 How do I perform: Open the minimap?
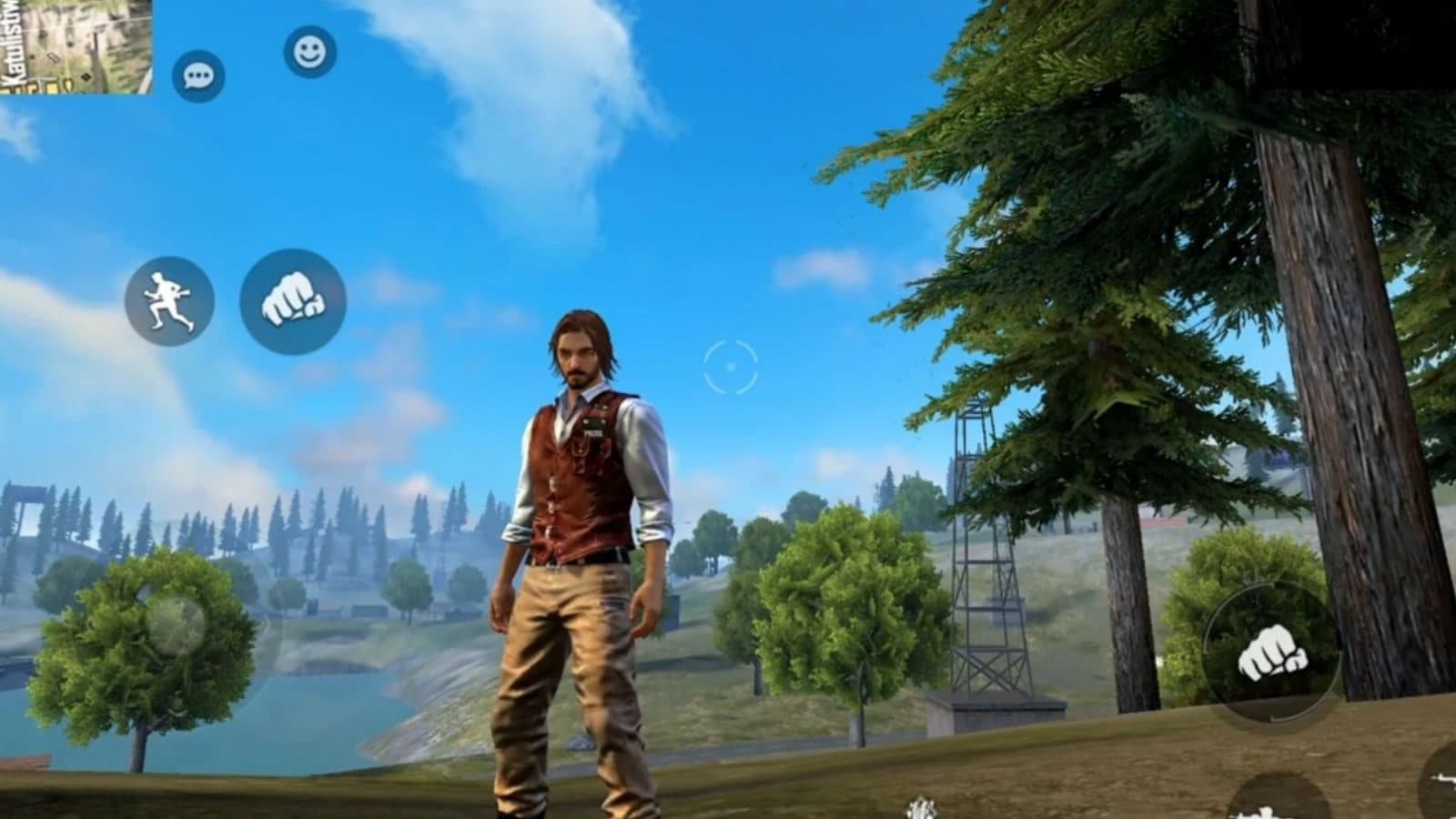pos(75,45)
